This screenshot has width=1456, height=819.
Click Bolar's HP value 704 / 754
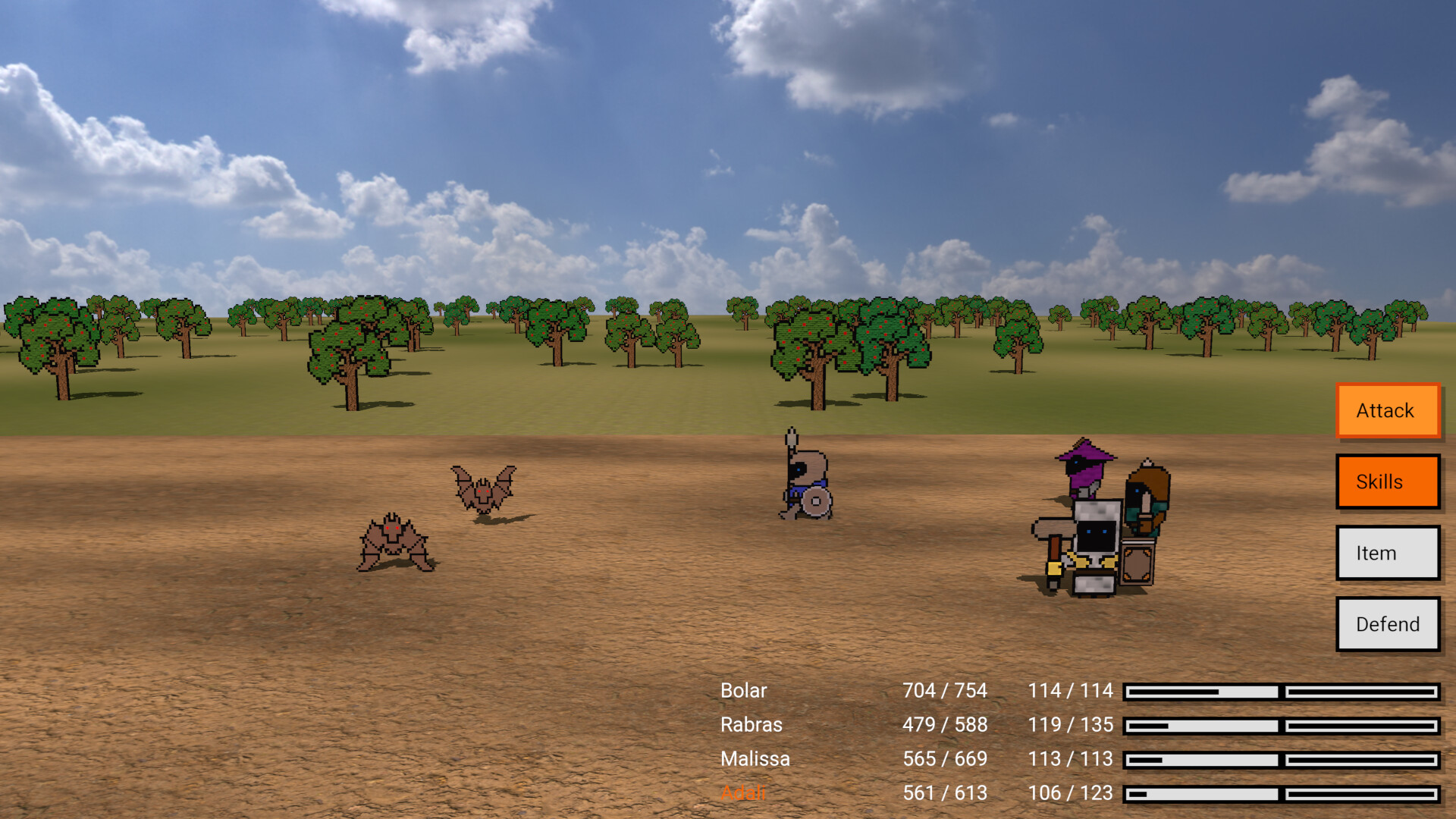pos(944,691)
